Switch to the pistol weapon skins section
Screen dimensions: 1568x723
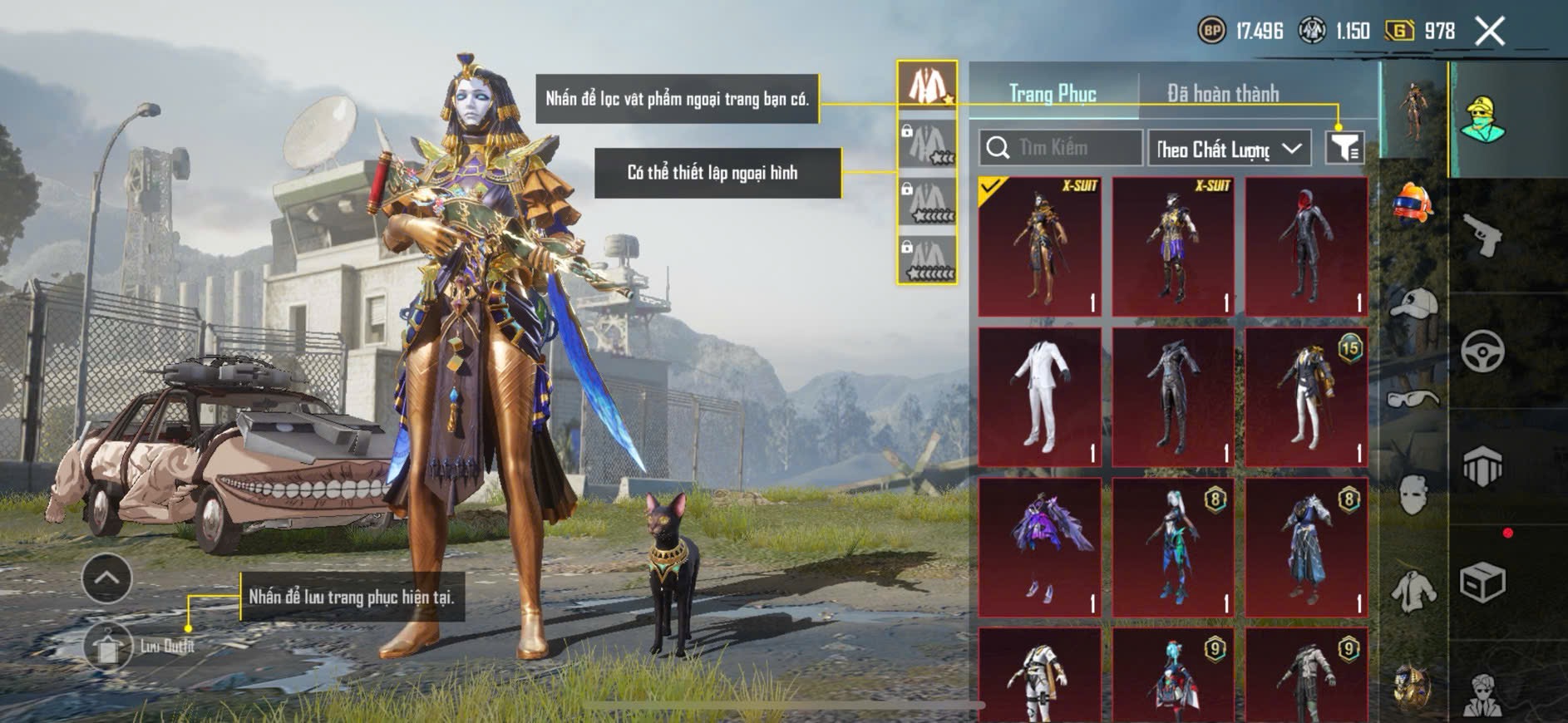[x=1482, y=234]
